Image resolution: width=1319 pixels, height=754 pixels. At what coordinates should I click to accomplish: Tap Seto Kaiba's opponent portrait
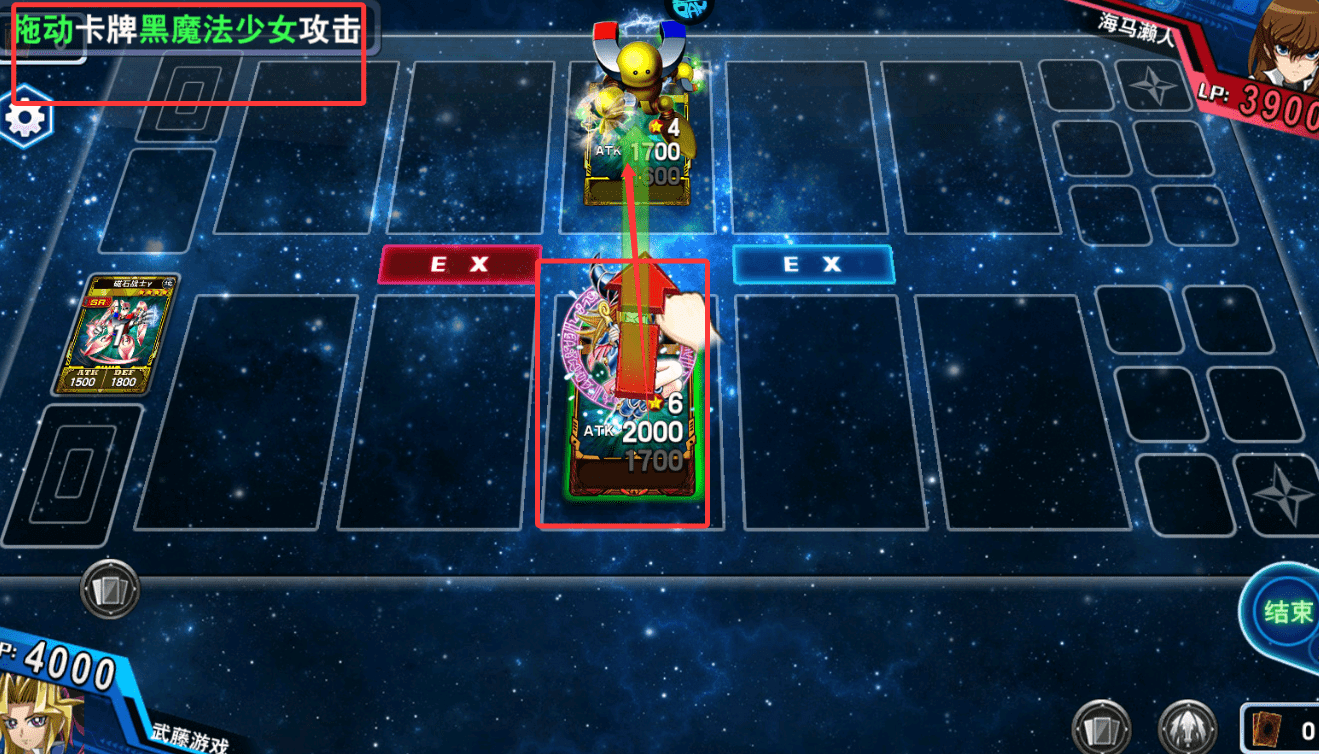(x=1285, y=45)
